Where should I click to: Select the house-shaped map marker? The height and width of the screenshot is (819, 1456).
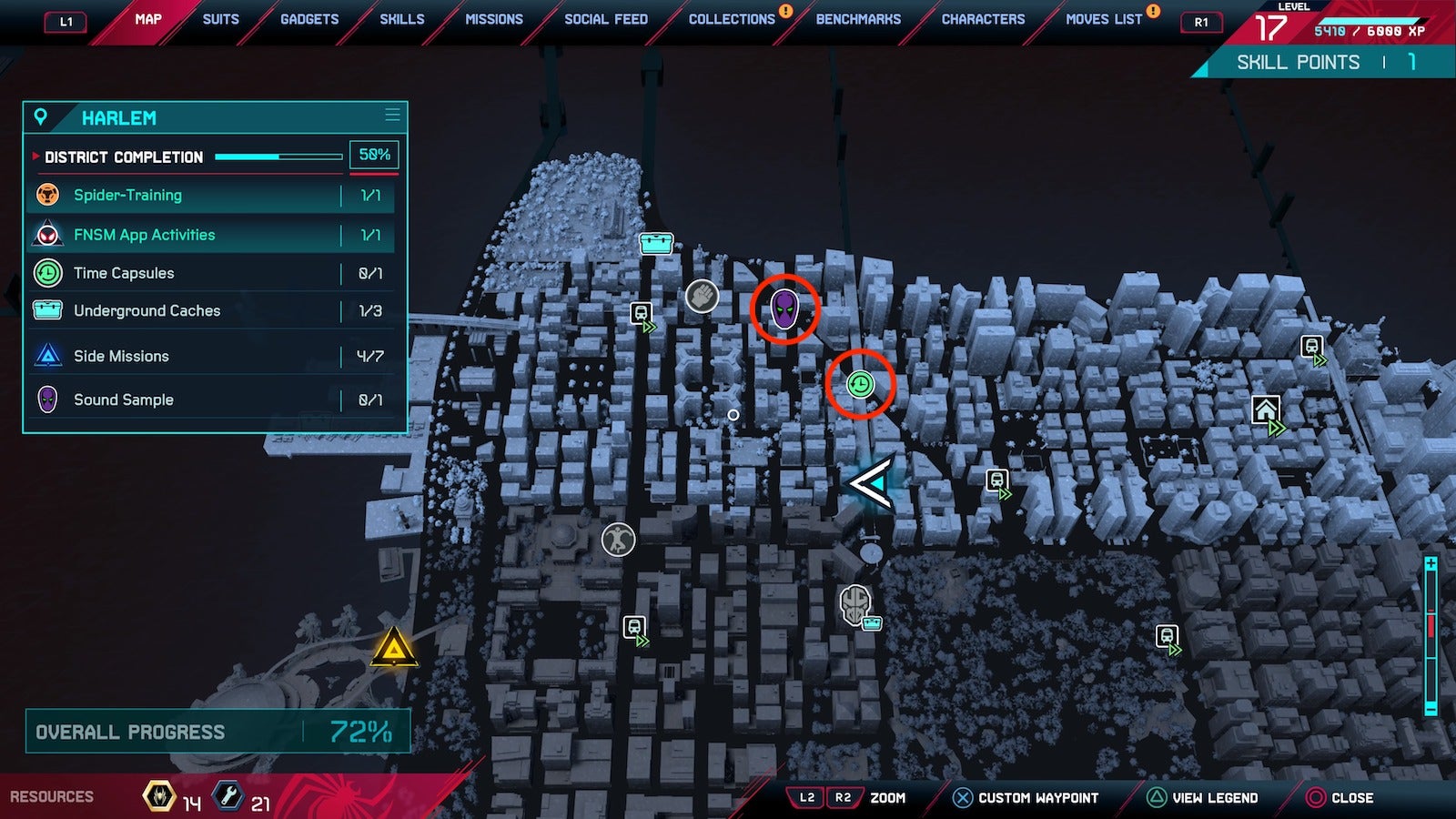point(1266,410)
